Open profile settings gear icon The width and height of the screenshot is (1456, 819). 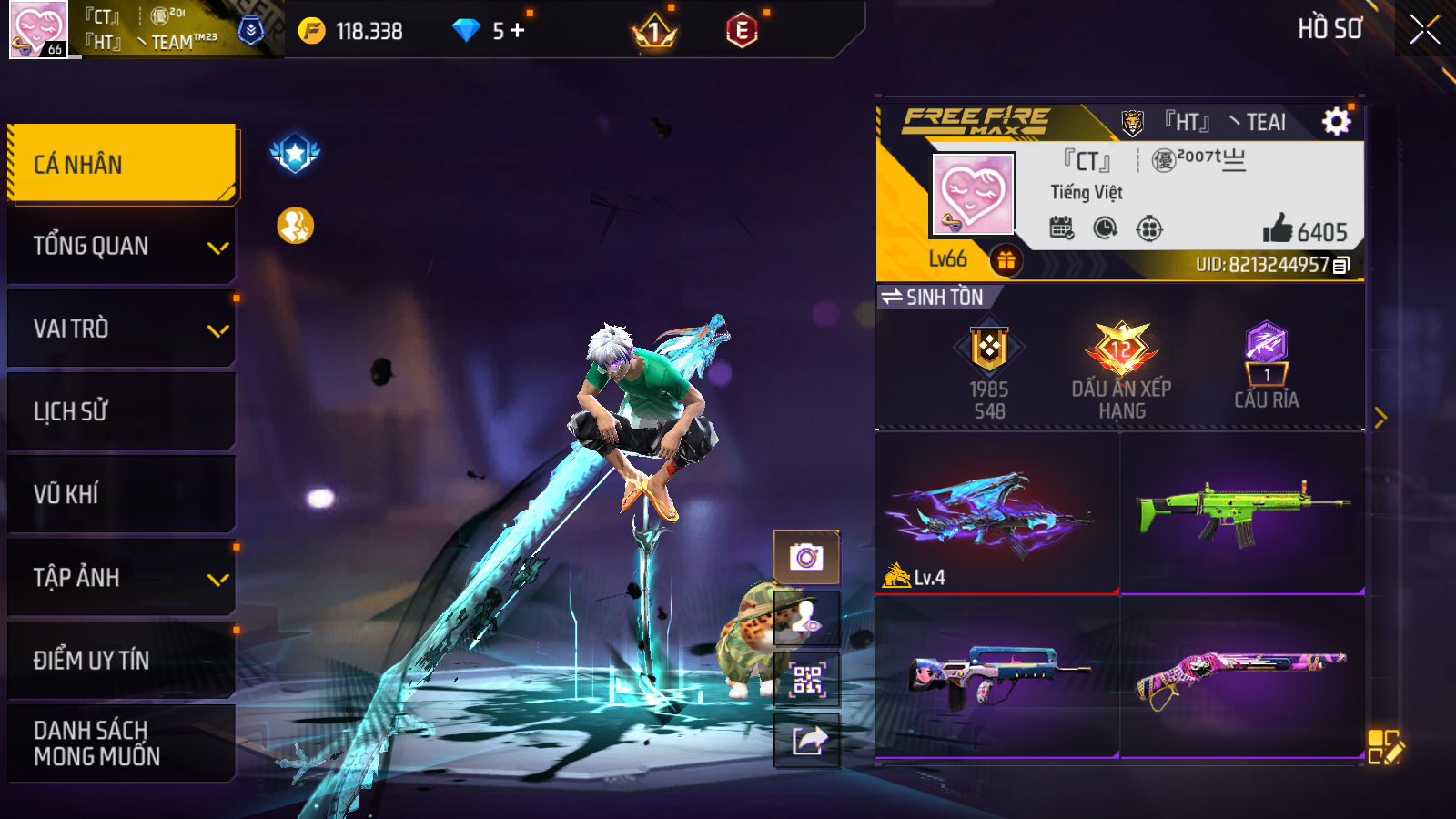click(x=1336, y=121)
